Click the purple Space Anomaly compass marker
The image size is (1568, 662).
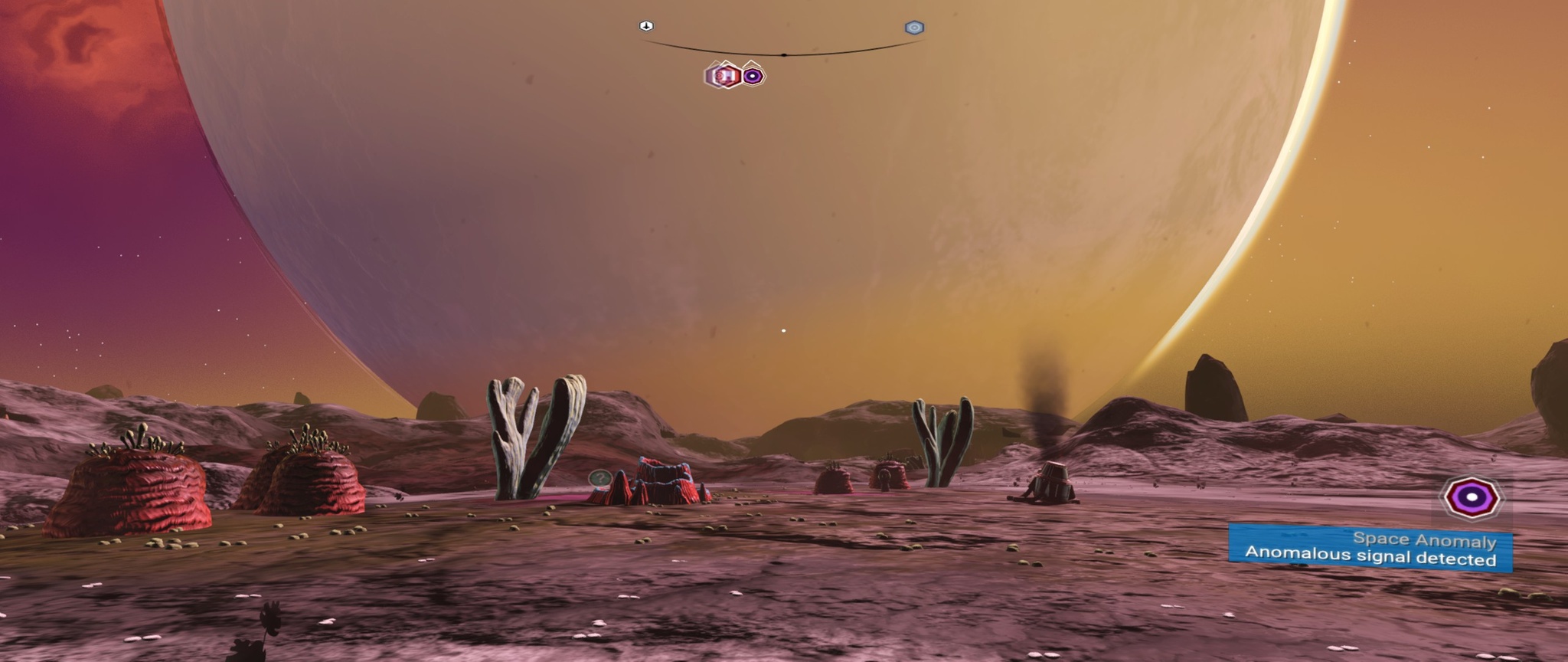pos(753,76)
